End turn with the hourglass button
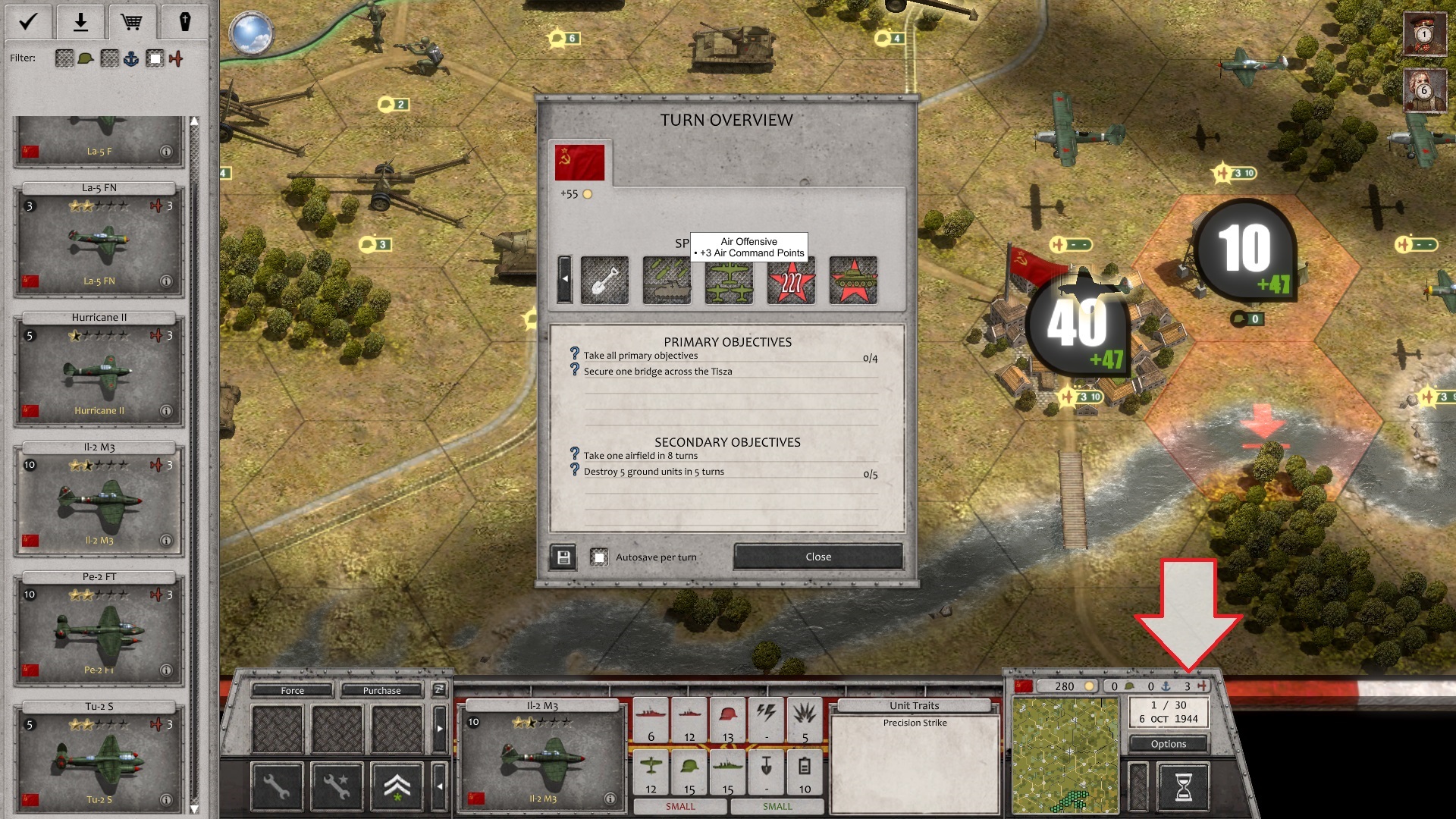 [1183, 786]
